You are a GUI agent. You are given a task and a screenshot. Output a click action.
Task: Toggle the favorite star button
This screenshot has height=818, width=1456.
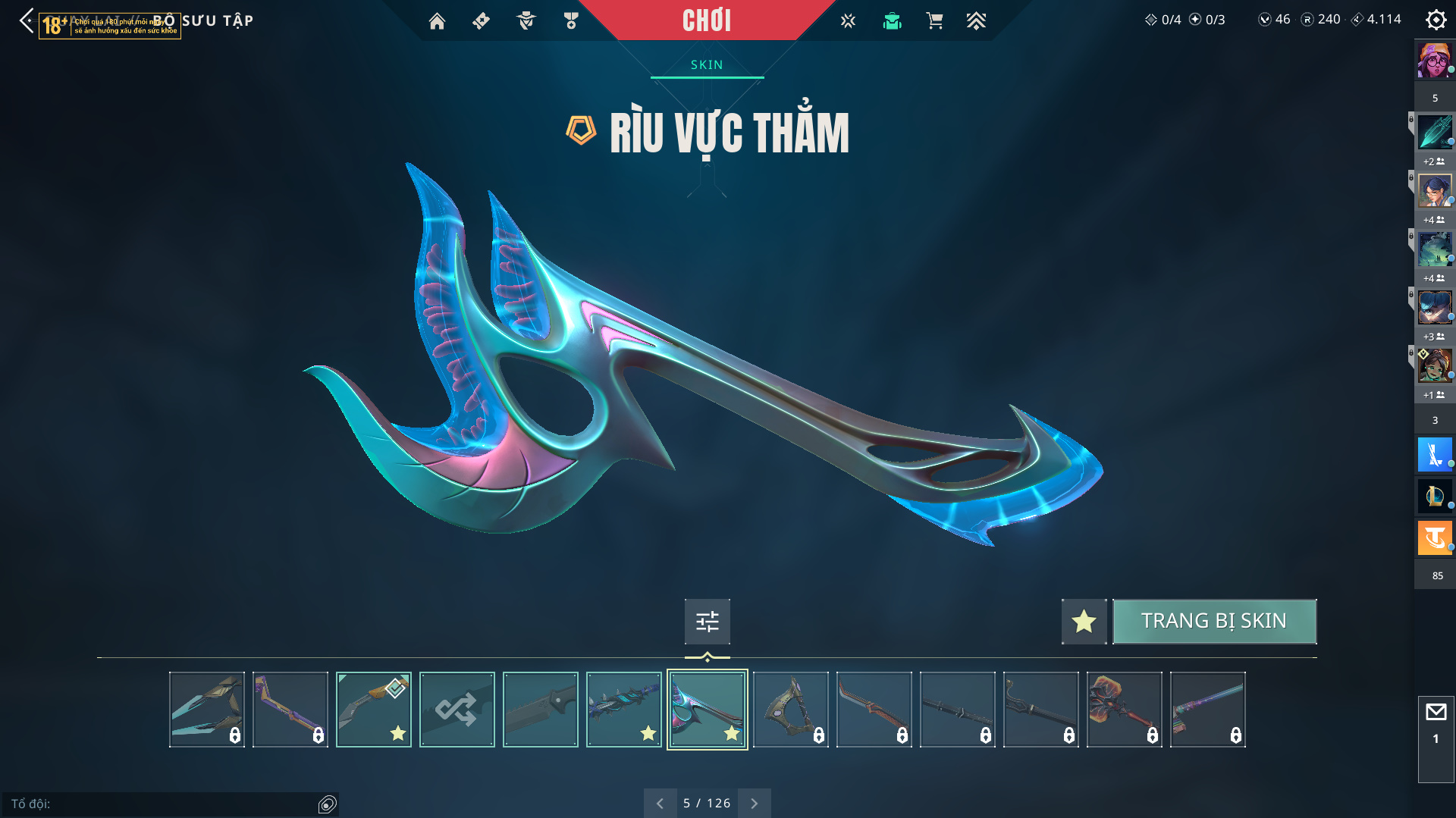[1084, 621]
